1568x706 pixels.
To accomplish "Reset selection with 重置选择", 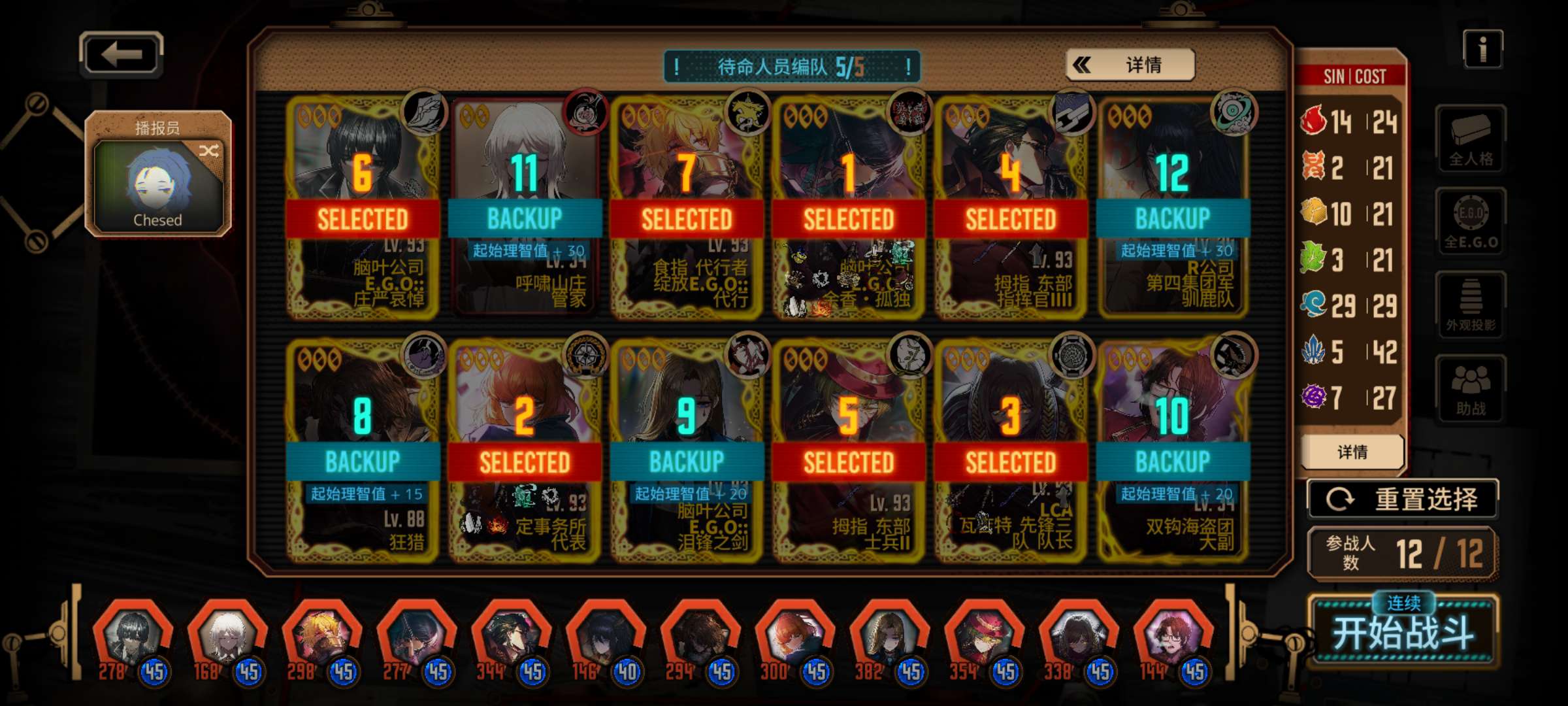I will tap(1402, 499).
